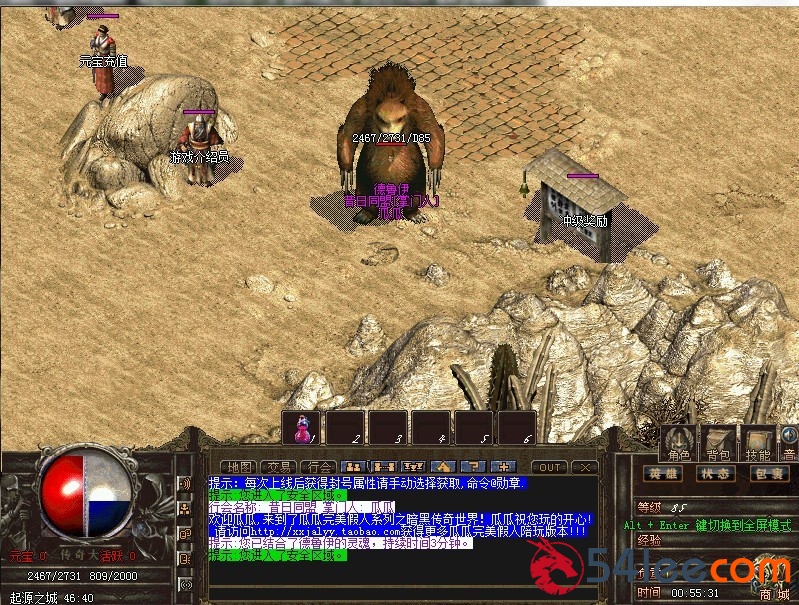Open the 背包 bag inventory
Screen dimensions: 799x605
(720, 445)
